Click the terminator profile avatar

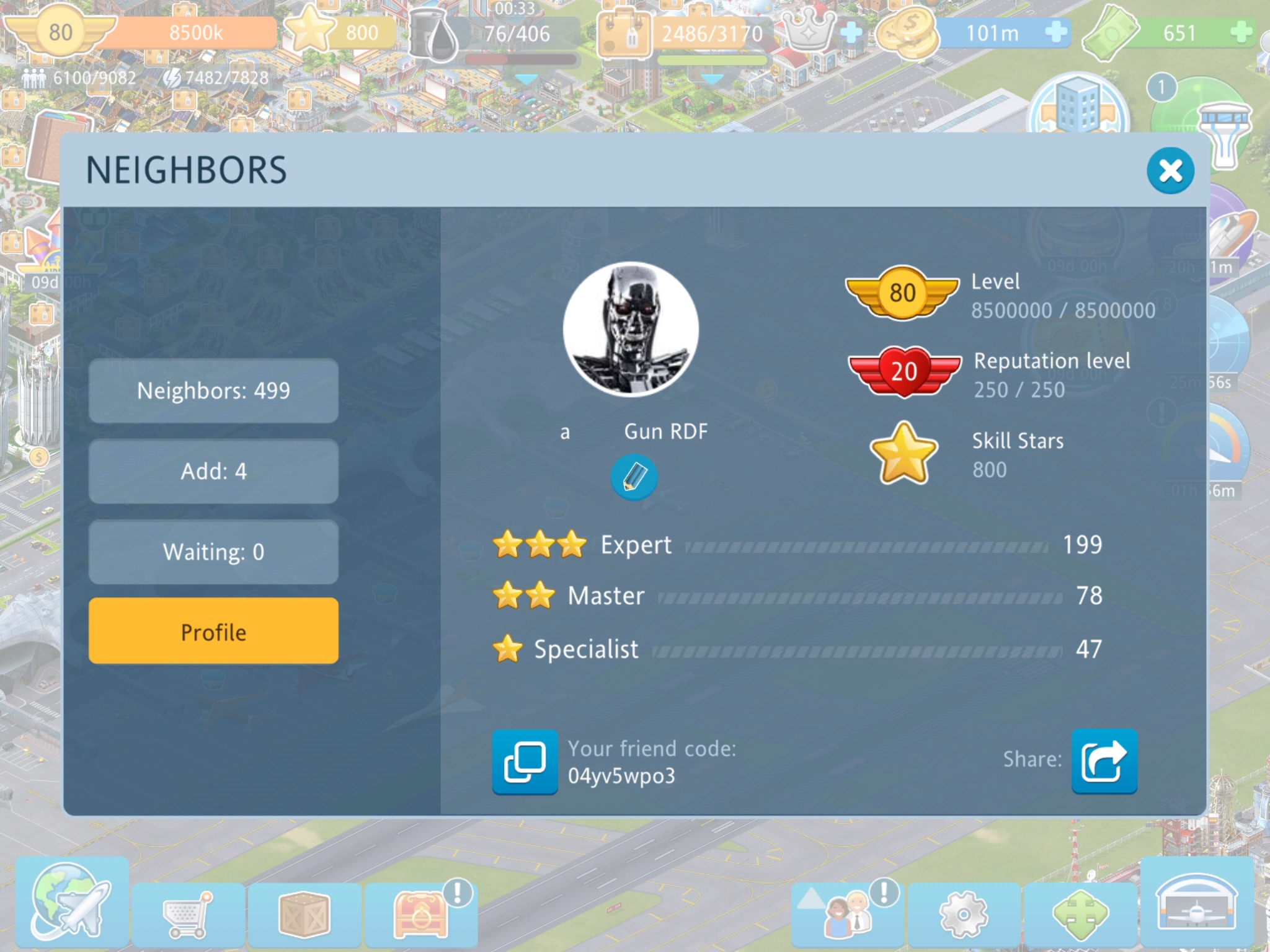(x=631, y=329)
